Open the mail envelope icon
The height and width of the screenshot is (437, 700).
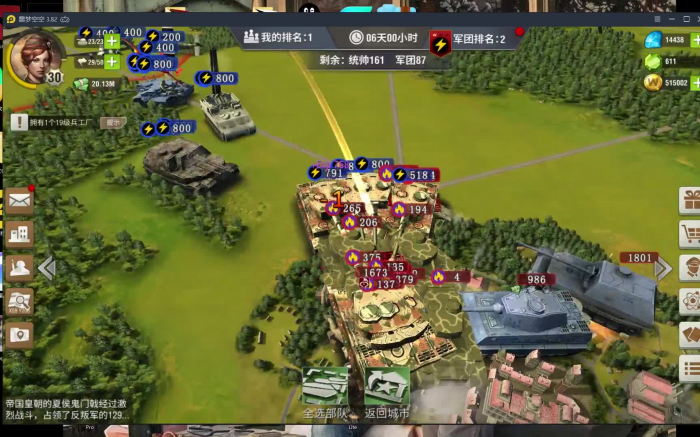coord(19,200)
